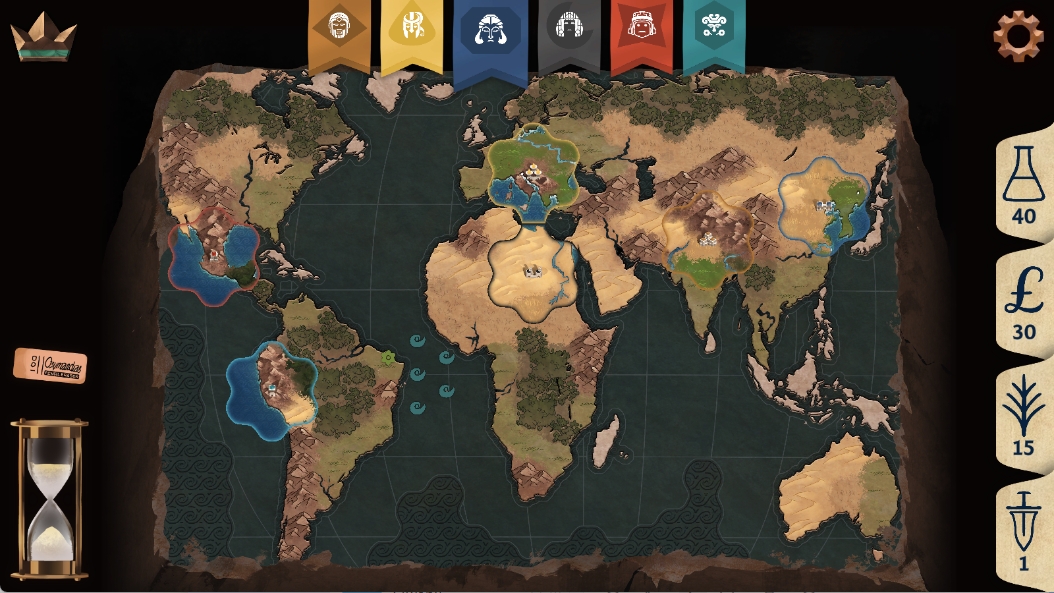The height and width of the screenshot is (593, 1054).
Task: Open the settings gear menu
Action: coord(1018,36)
